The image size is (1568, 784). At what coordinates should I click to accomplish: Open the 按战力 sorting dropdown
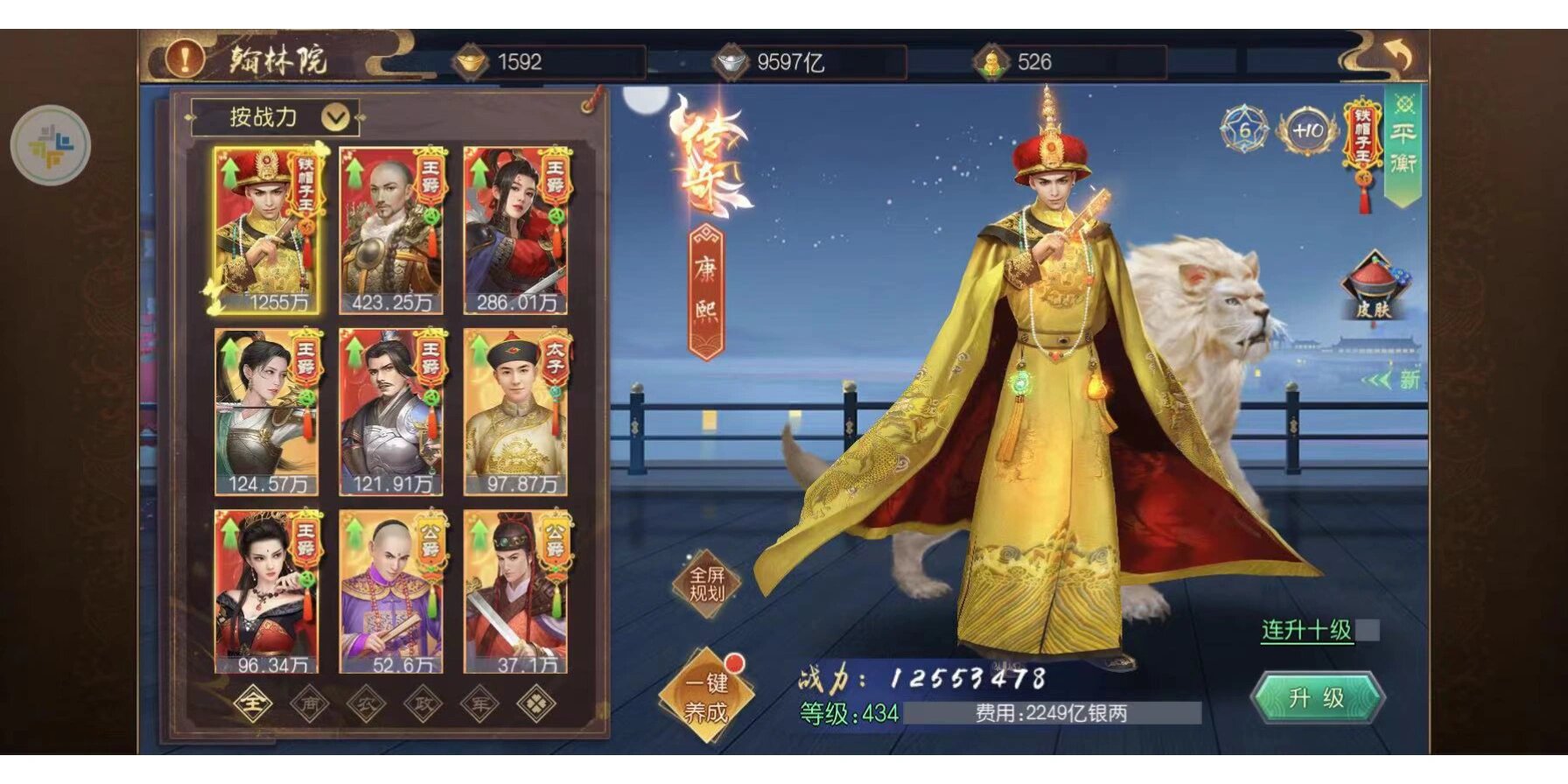pyautogui.click(x=276, y=115)
